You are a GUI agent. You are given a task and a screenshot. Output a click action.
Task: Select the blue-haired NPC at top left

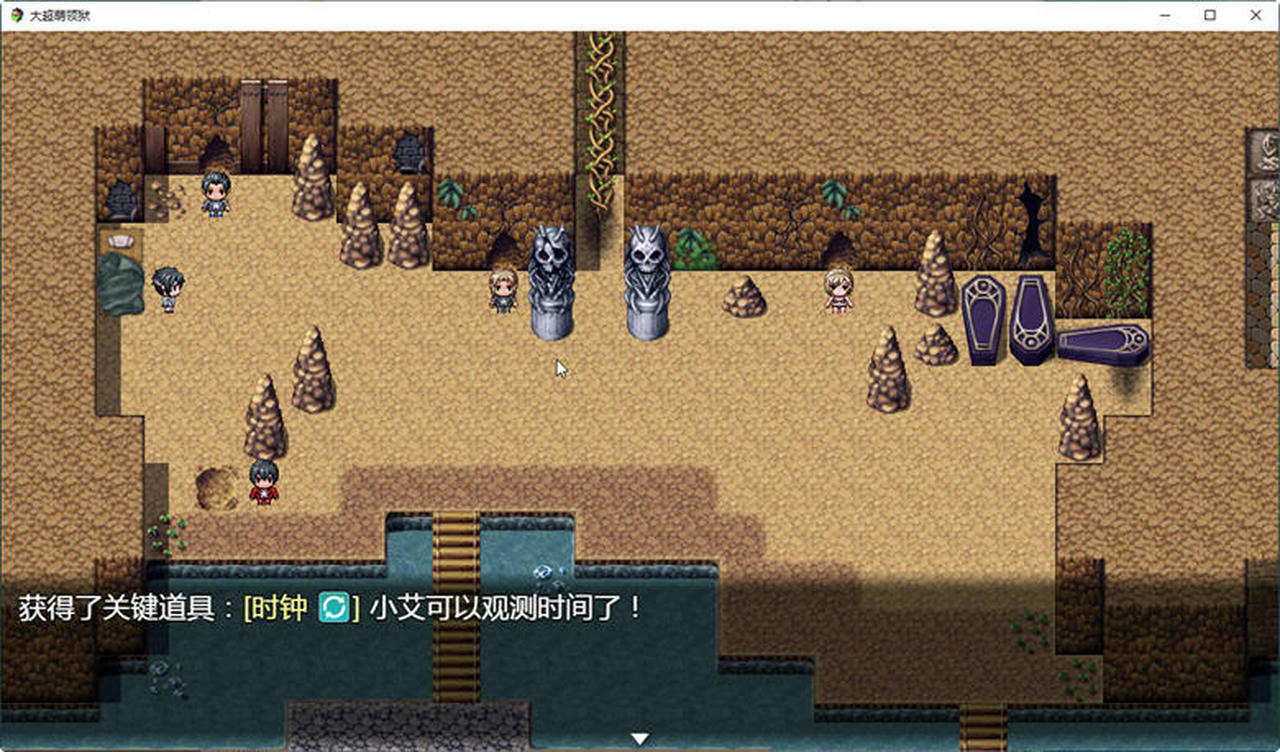point(216,195)
